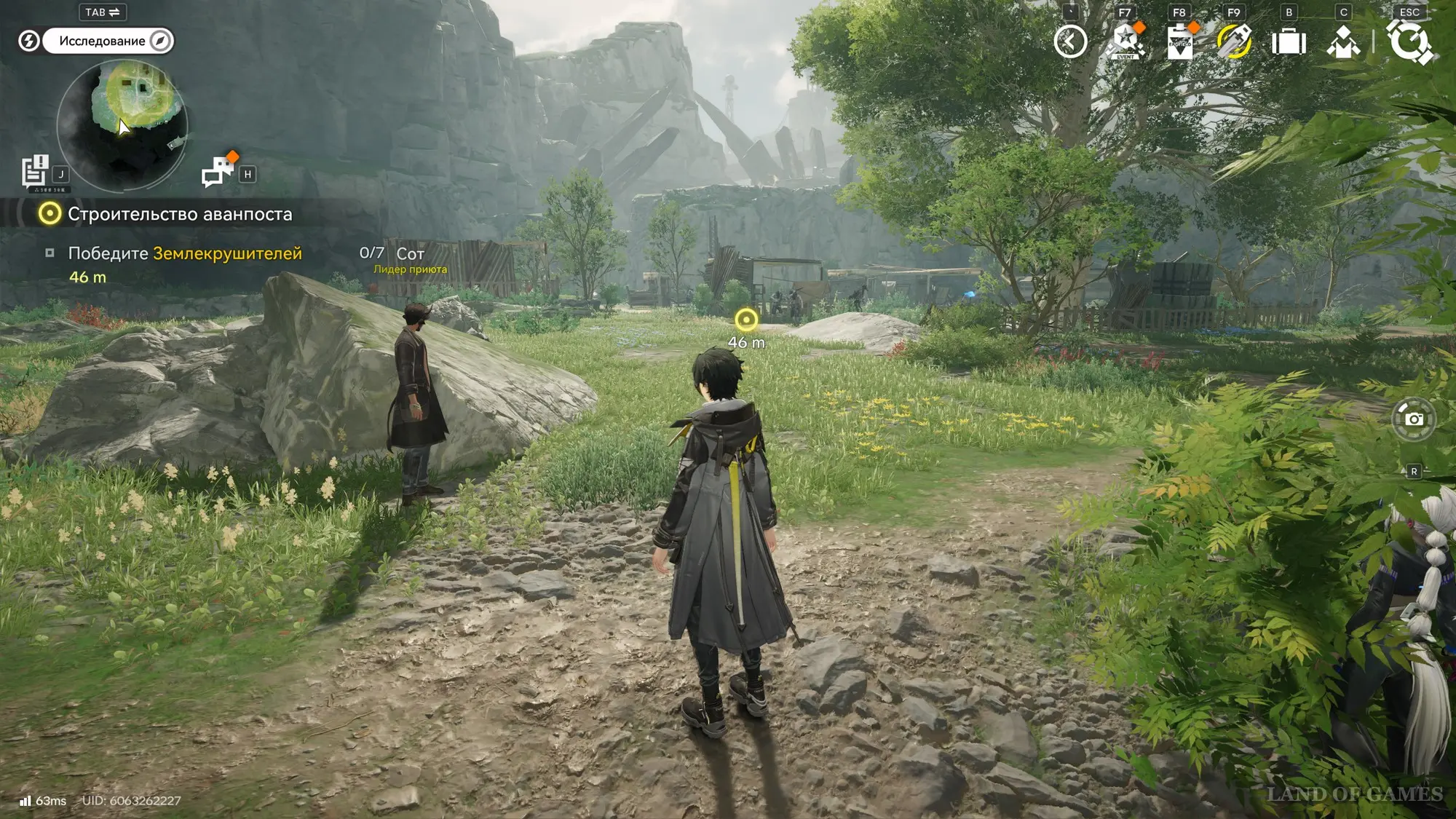The image size is (1456, 819).
Task: Open the circular minimap
Action: point(122,124)
